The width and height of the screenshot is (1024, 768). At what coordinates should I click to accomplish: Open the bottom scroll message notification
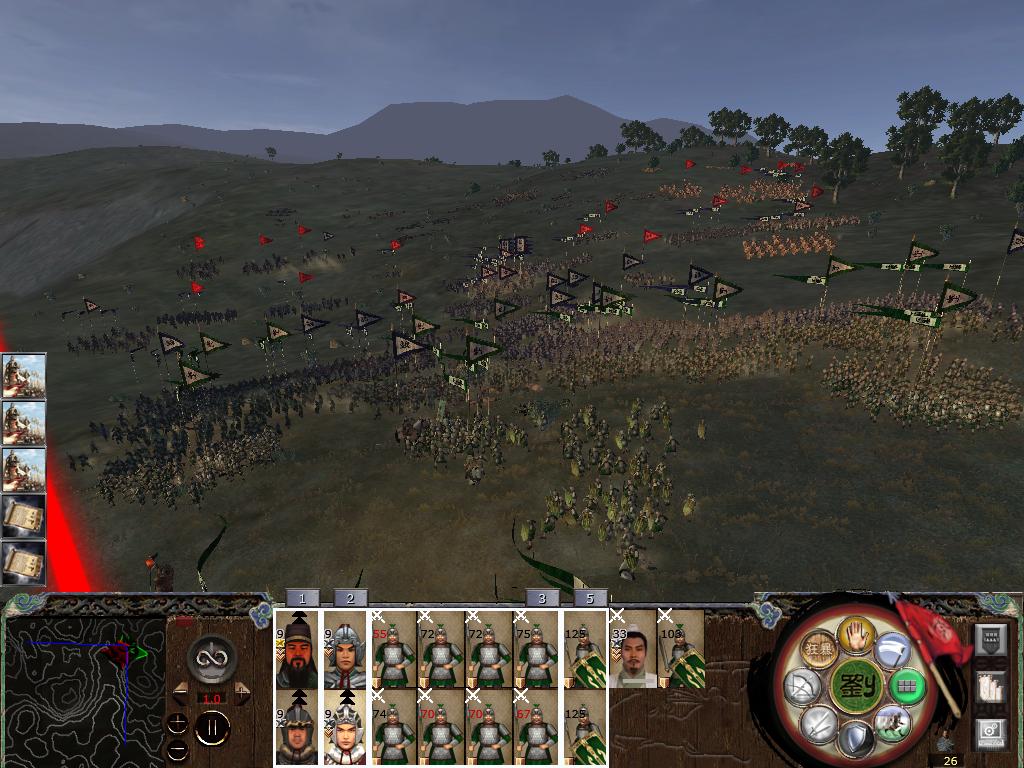tap(23, 562)
